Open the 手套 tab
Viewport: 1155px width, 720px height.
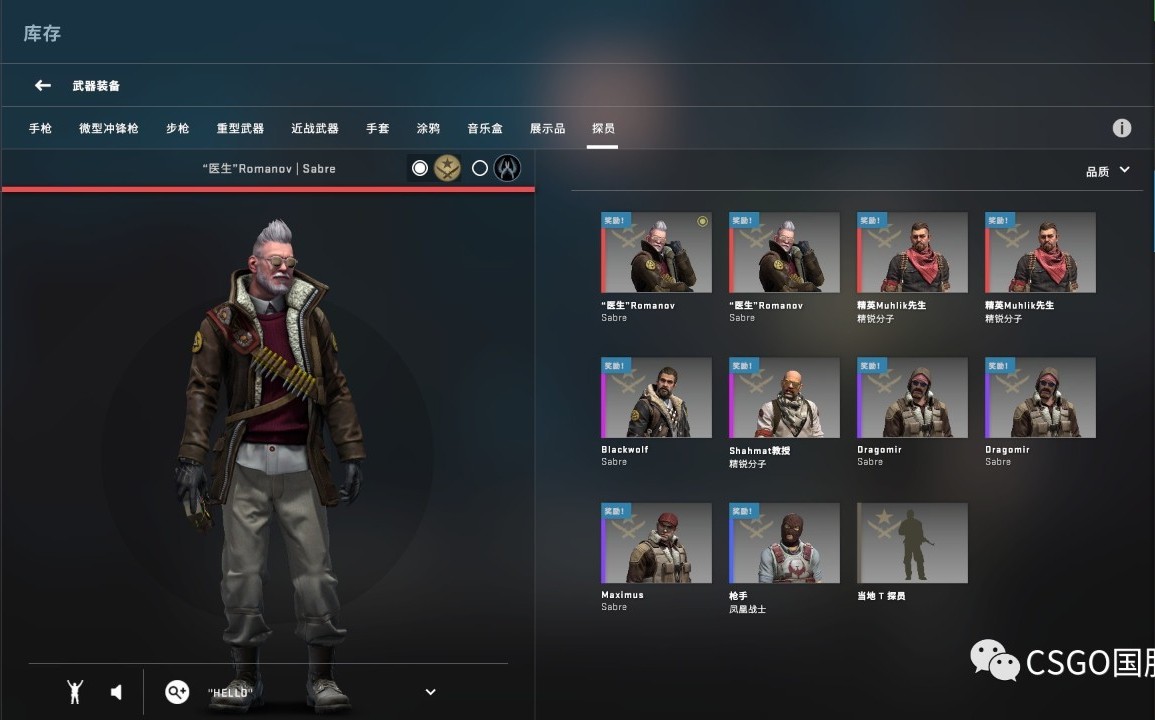tap(378, 129)
